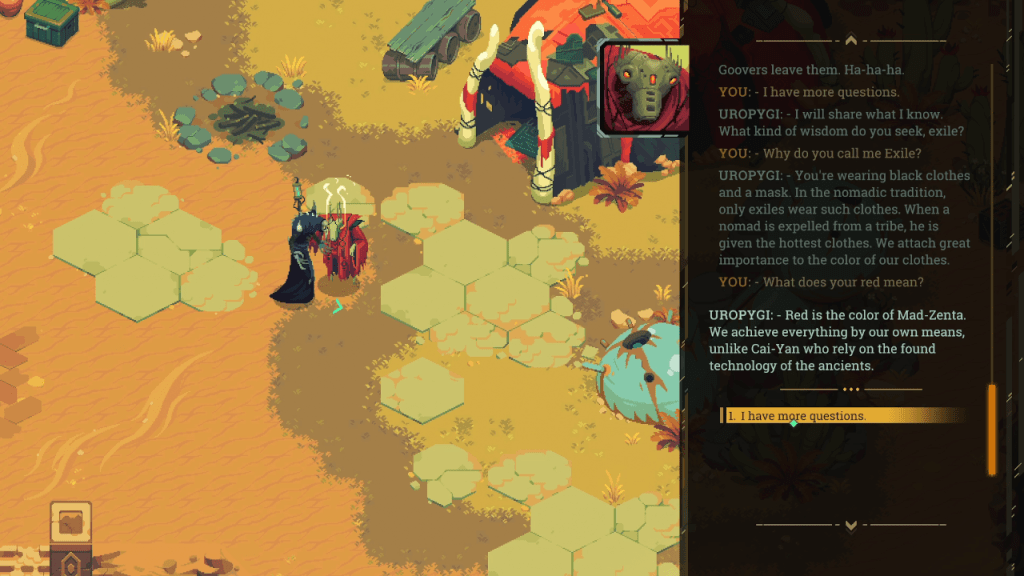Click the Uropygi character portrait
1024x576 pixels.
coord(644,88)
